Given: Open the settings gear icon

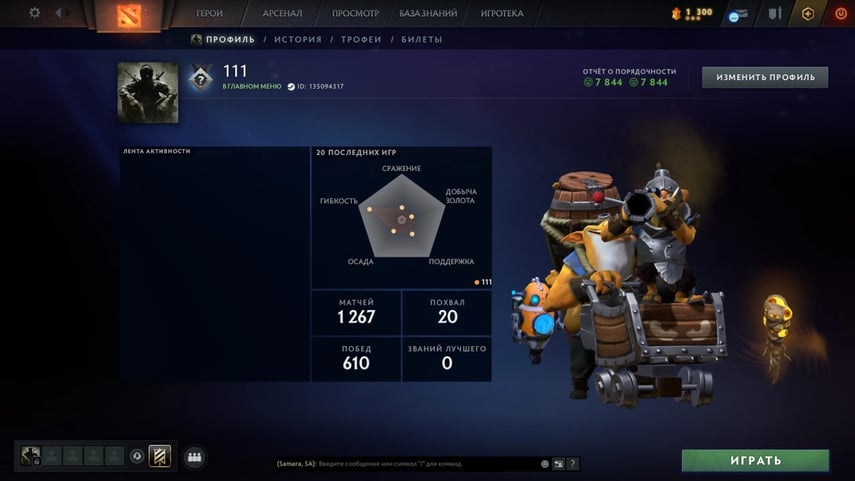Looking at the screenshot, I should click(35, 13).
